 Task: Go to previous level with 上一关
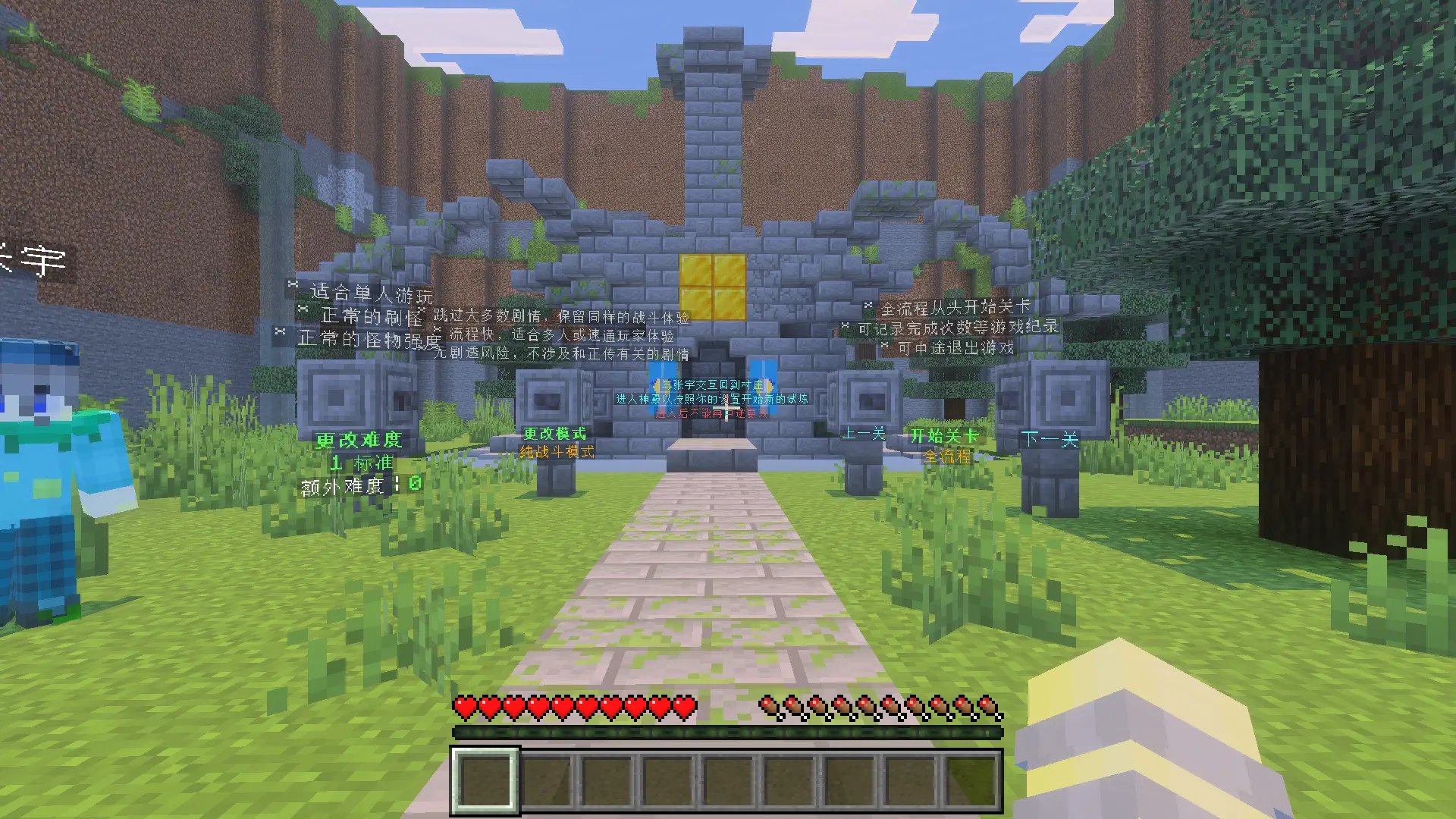click(x=864, y=434)
